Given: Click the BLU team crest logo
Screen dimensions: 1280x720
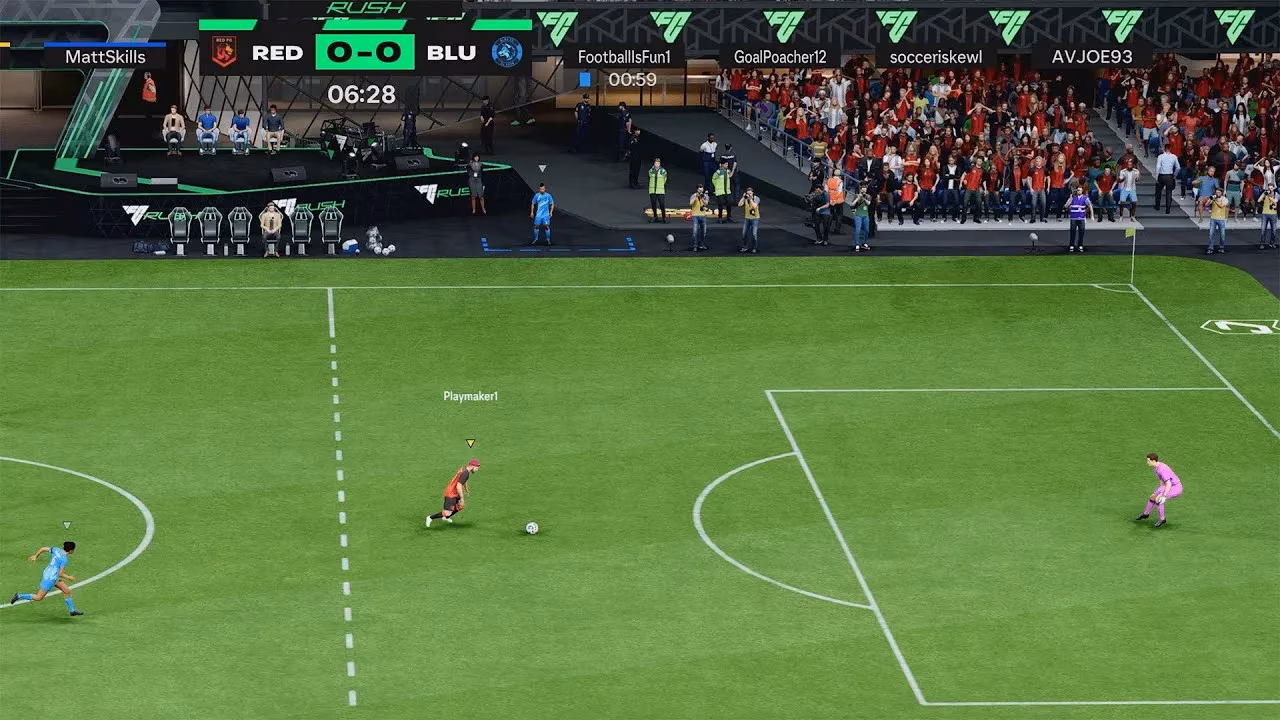Looking at the screenshot, I should coord(504,50).
